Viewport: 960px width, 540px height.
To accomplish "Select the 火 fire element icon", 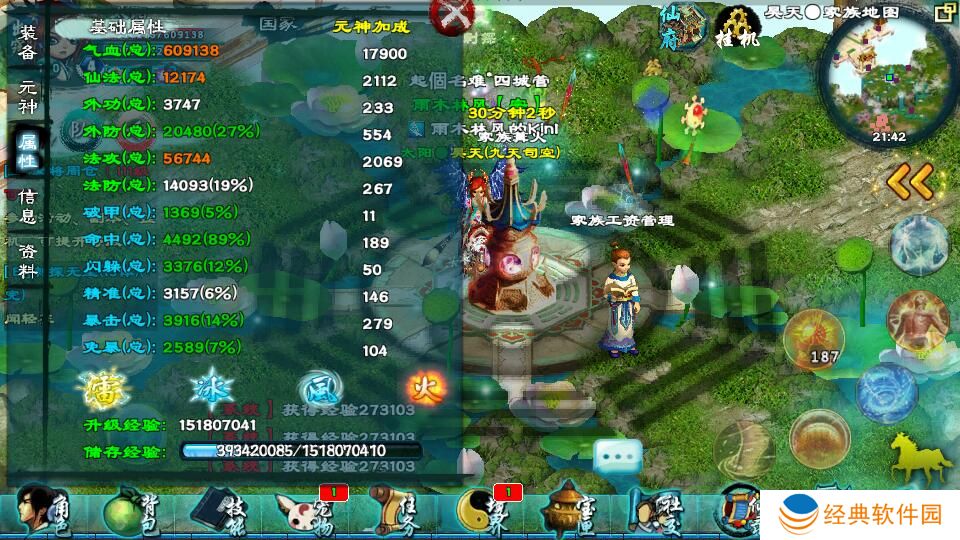I will pyautogui.click(x=426, y=387).
